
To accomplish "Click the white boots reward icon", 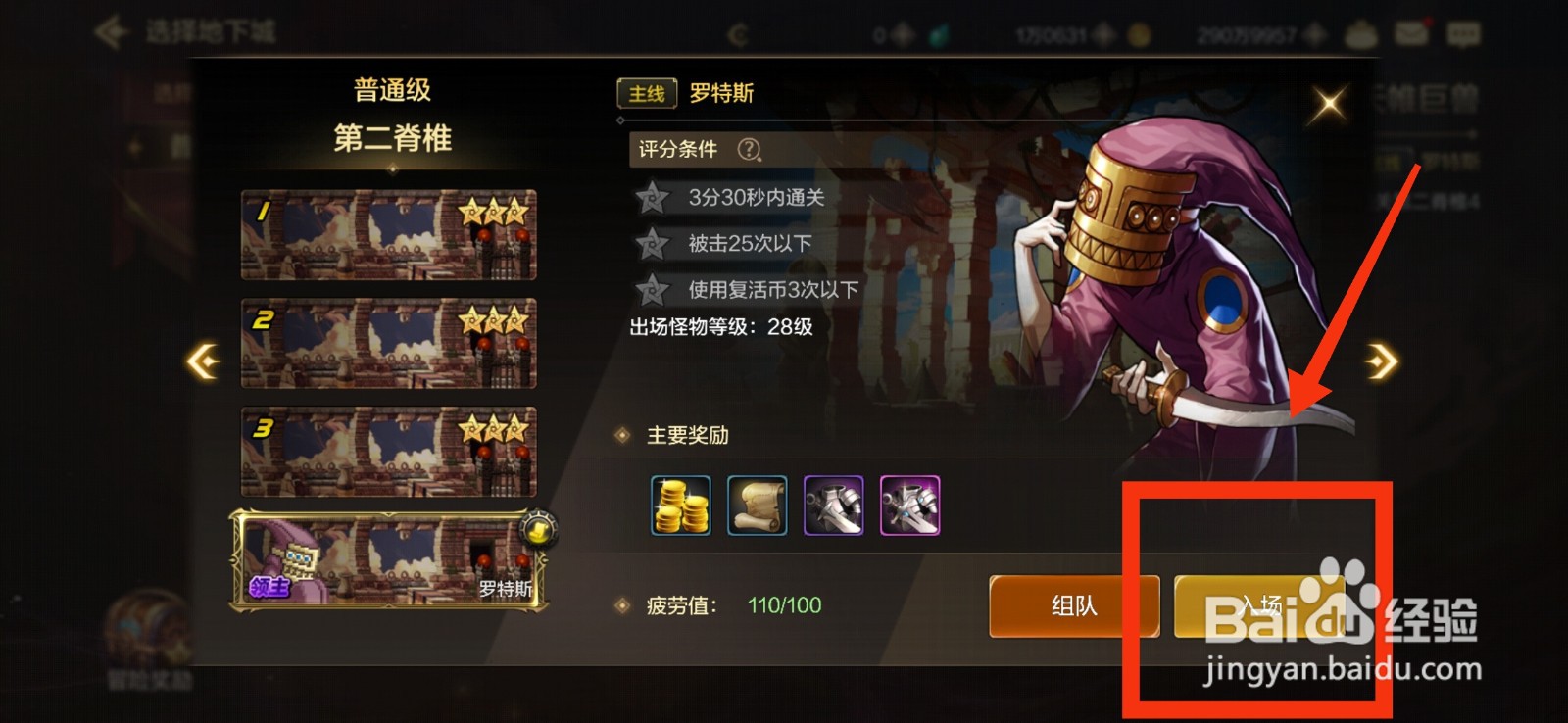I will coord(832,506).
